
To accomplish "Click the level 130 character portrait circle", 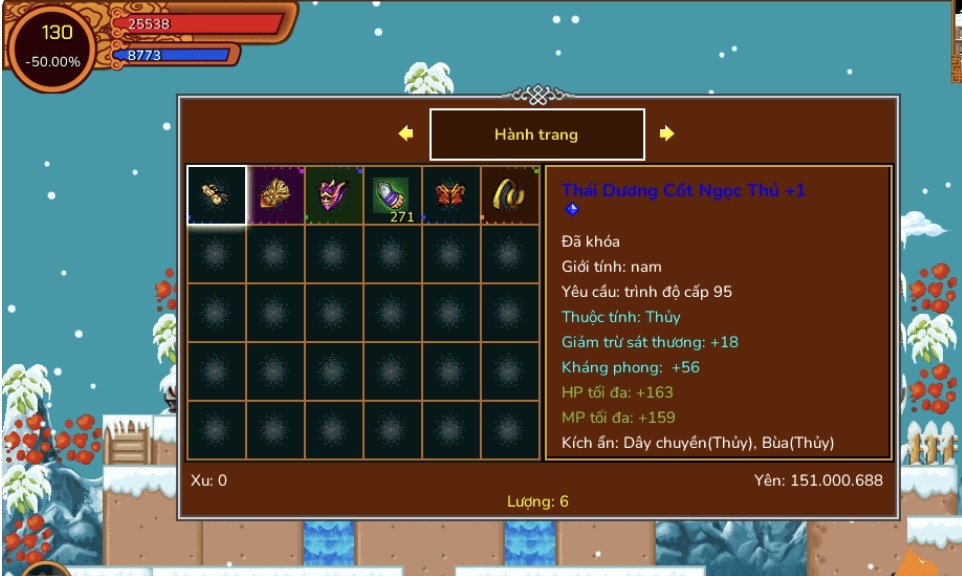I will pos(57,46).
